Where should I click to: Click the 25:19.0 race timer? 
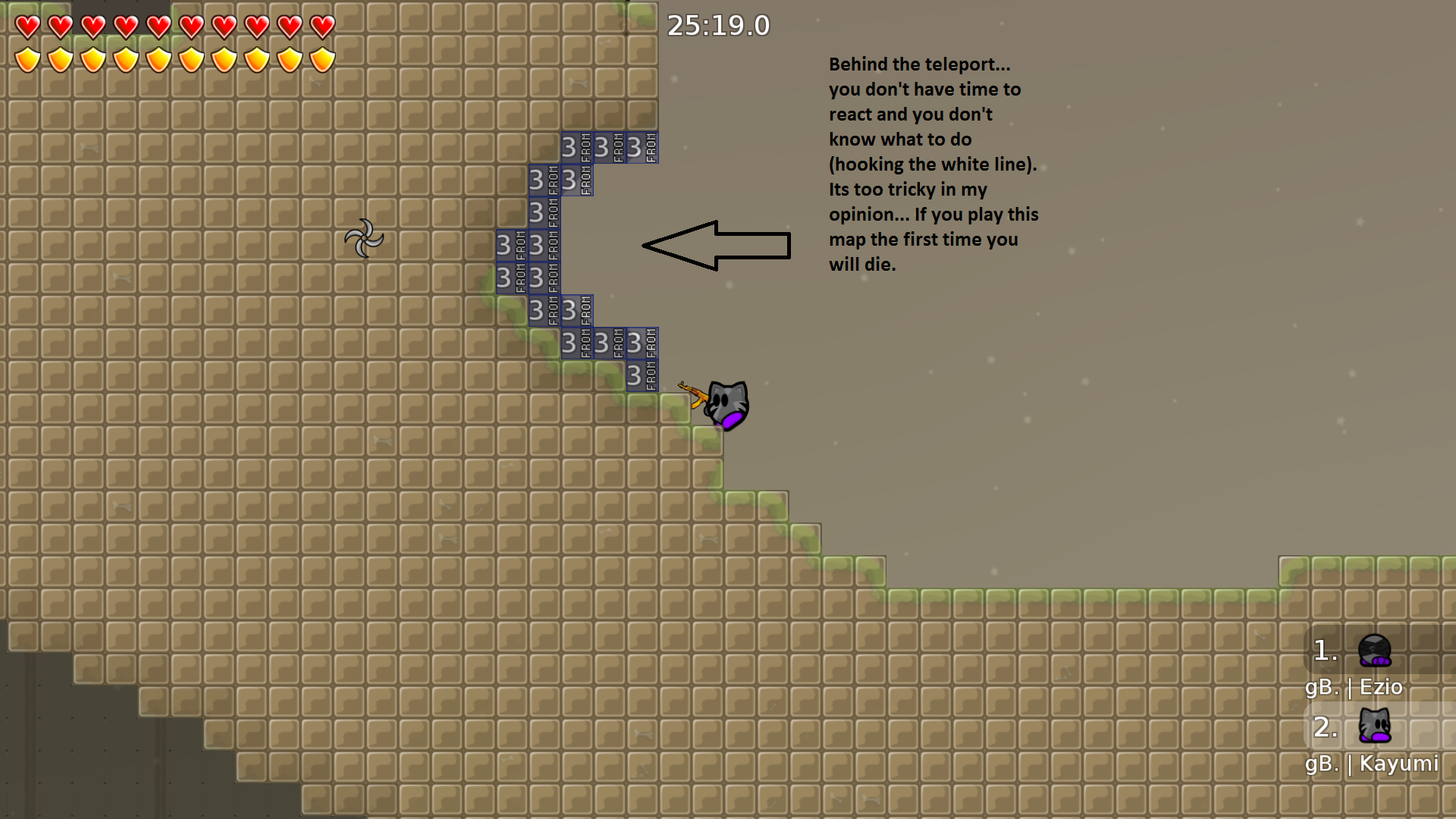(717, 25)
